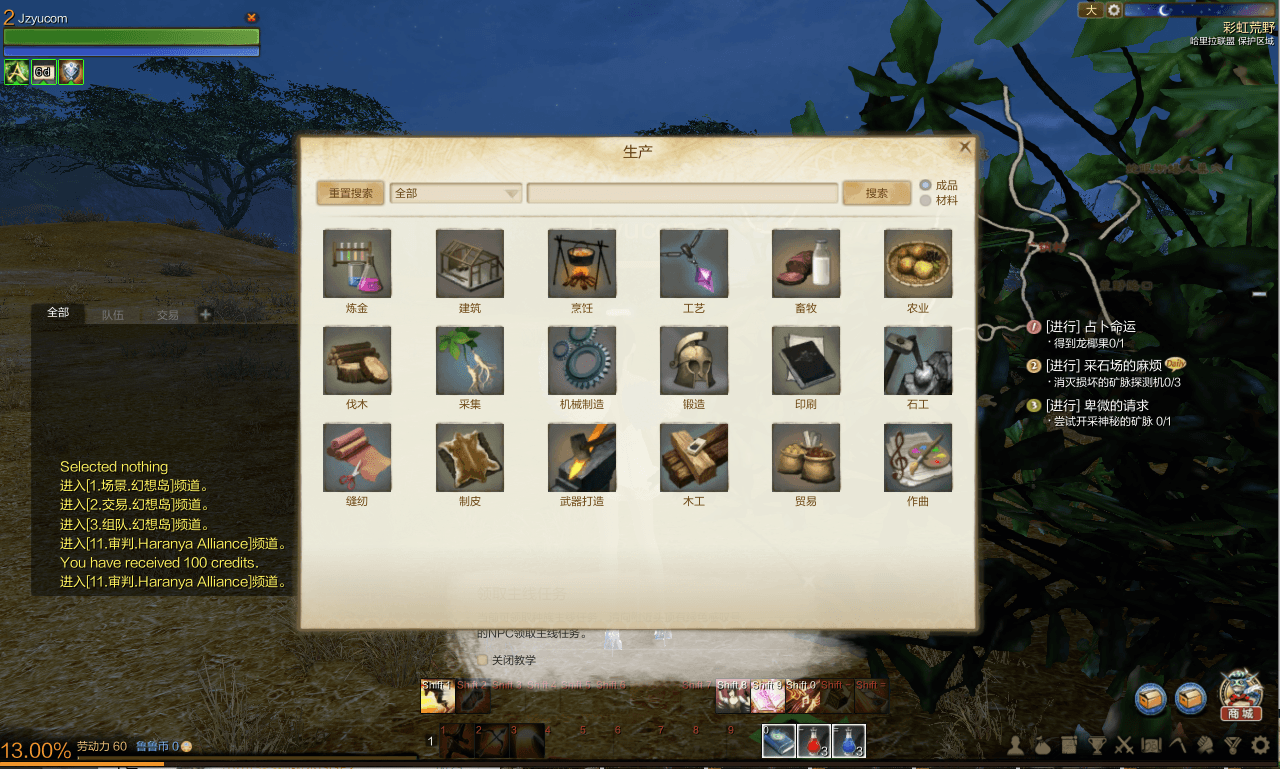Switch to the 交易 chat tab
1280x769 pixels.
[x=166, y=312]
